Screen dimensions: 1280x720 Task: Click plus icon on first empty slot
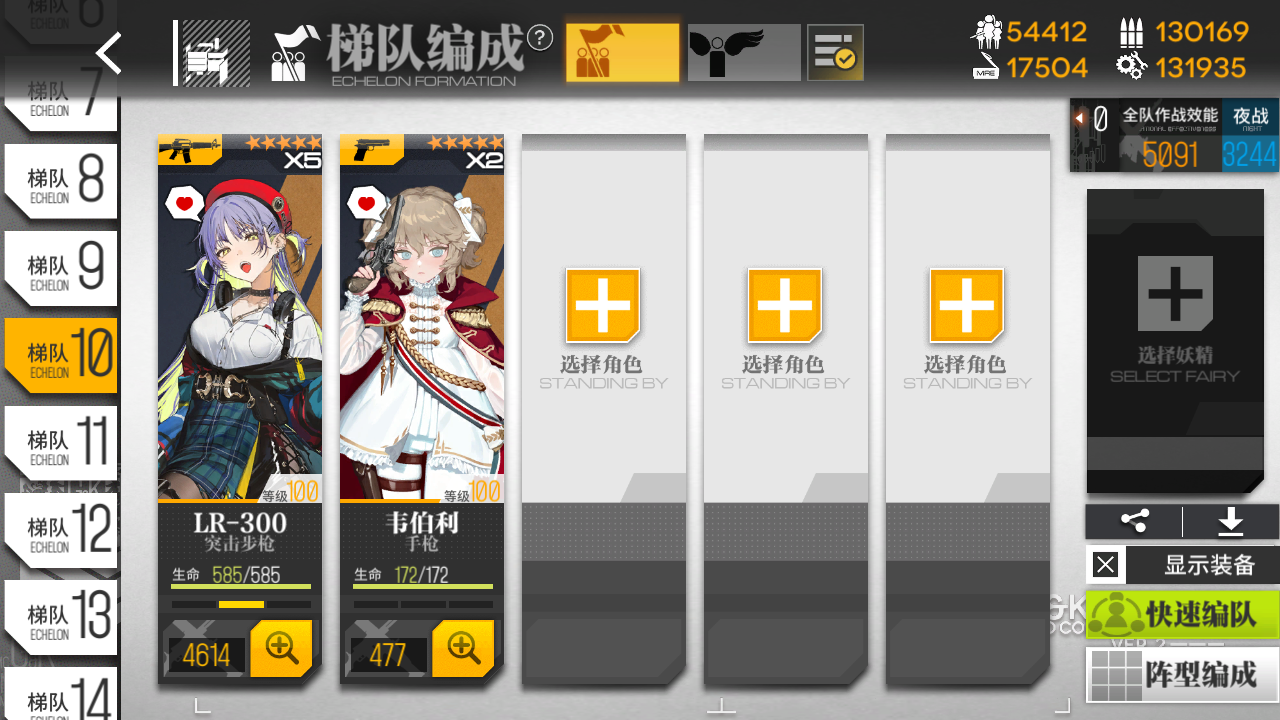tap(603, 307)
